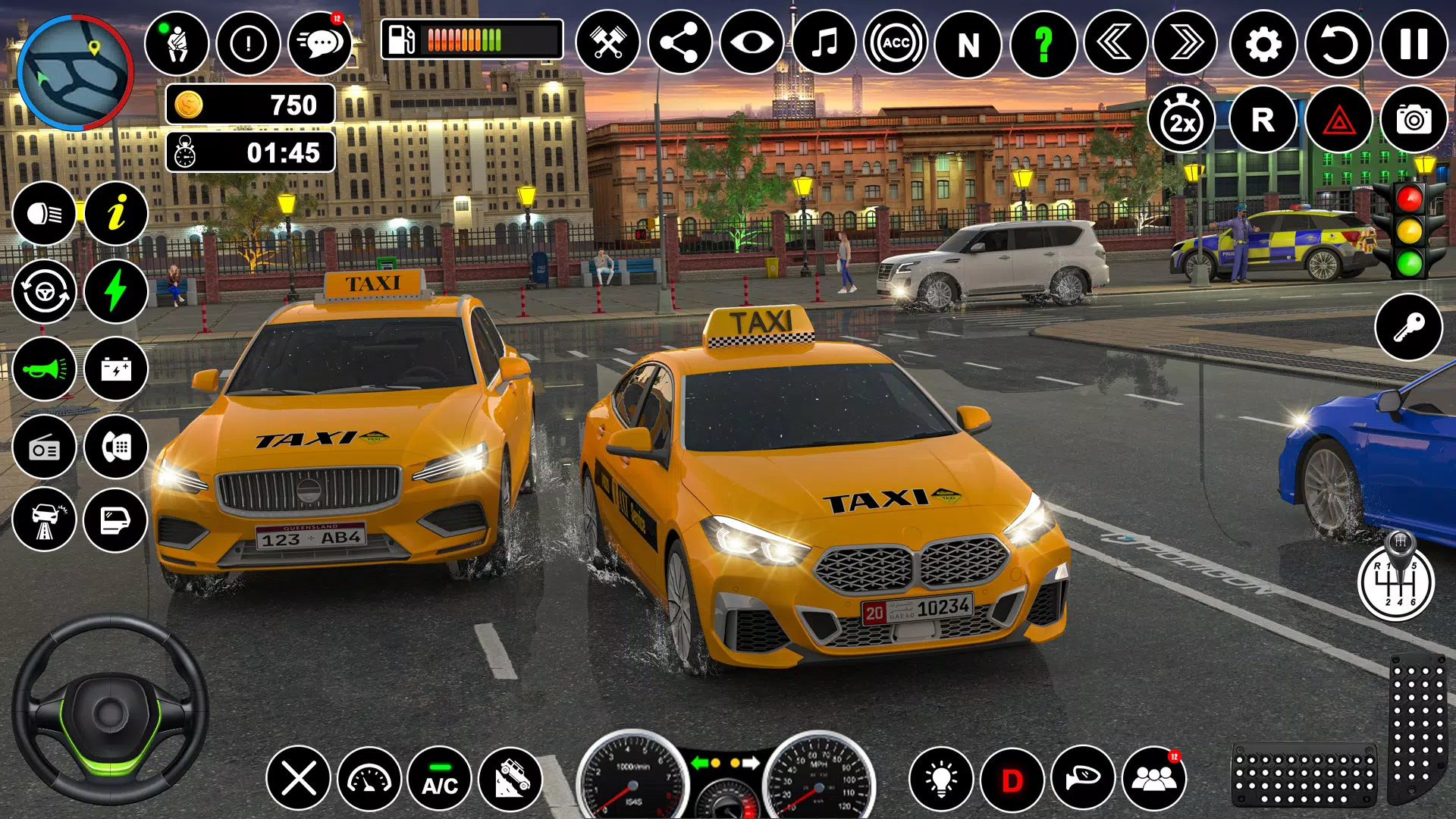The image size is (1456, 819).
Task: Take a screenshot with camera button
Action: pos(1414,120)
